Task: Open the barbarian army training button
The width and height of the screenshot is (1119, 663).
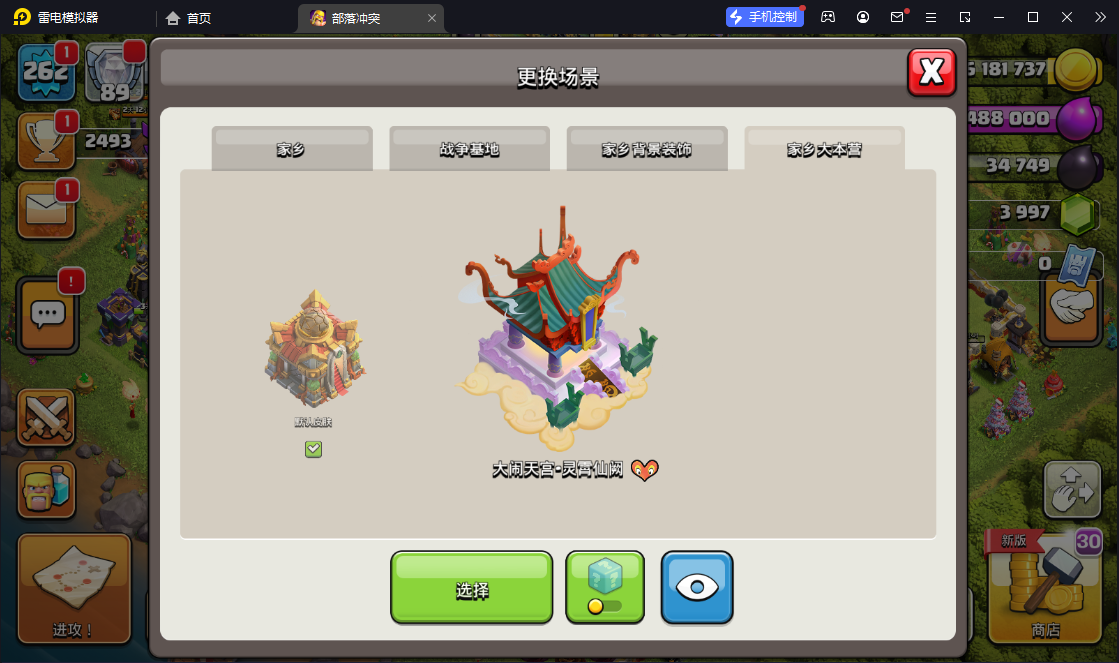Action: click(46, 490)
